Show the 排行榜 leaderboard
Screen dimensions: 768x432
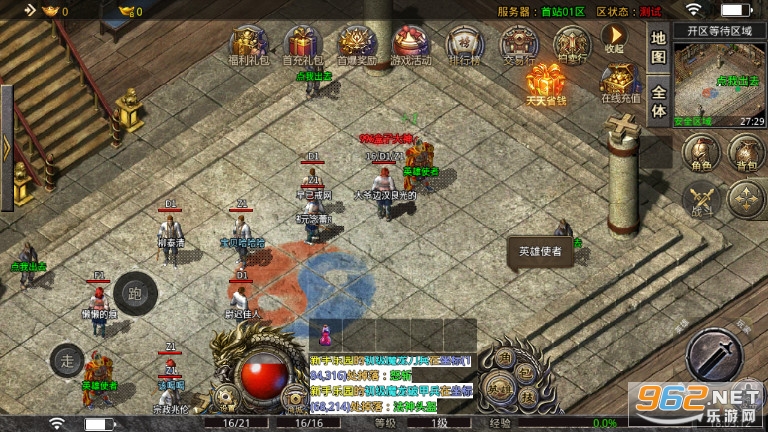pyautogui.click(x=463, y=44)
